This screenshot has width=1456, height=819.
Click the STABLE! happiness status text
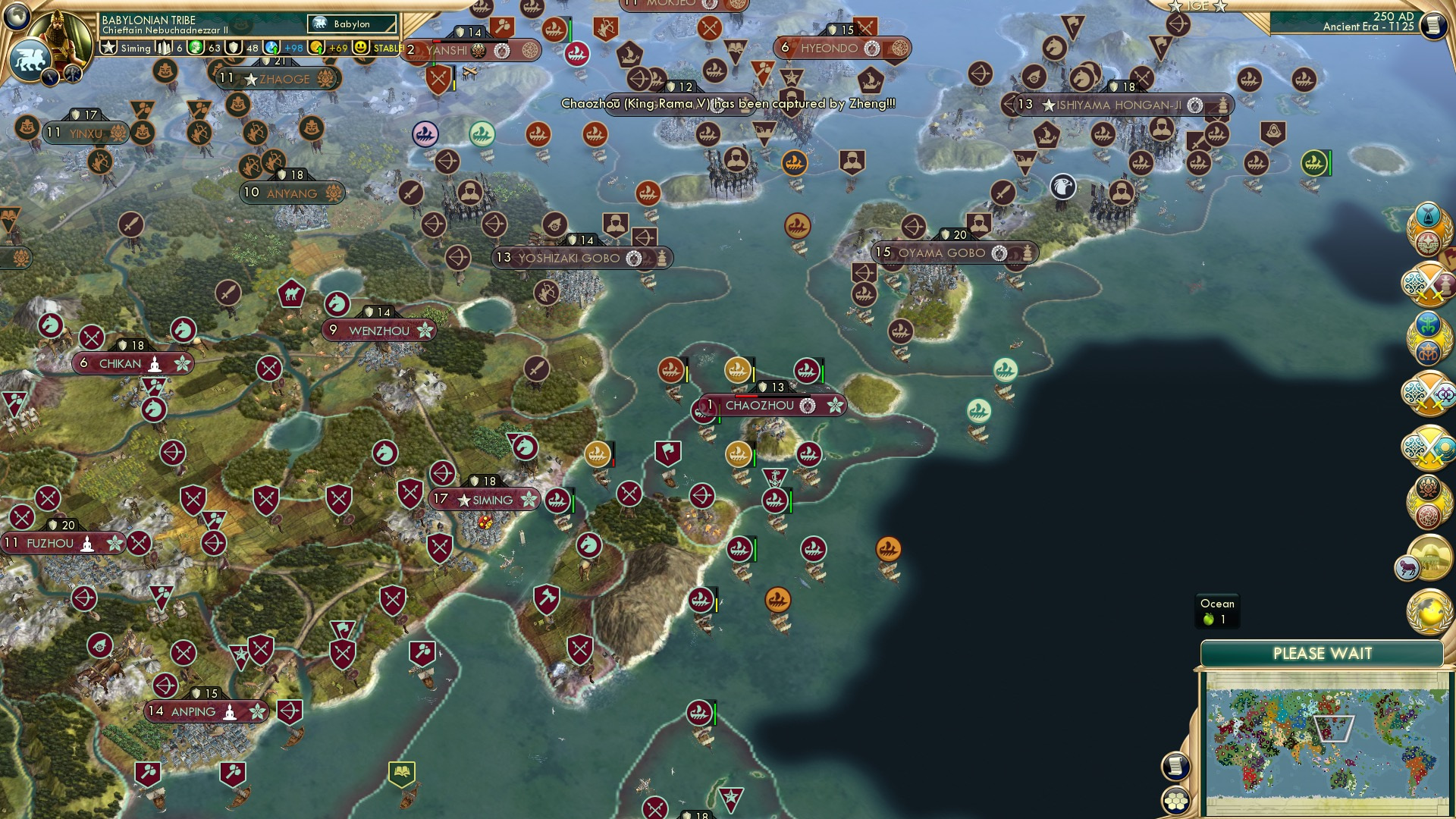point(387,47)
